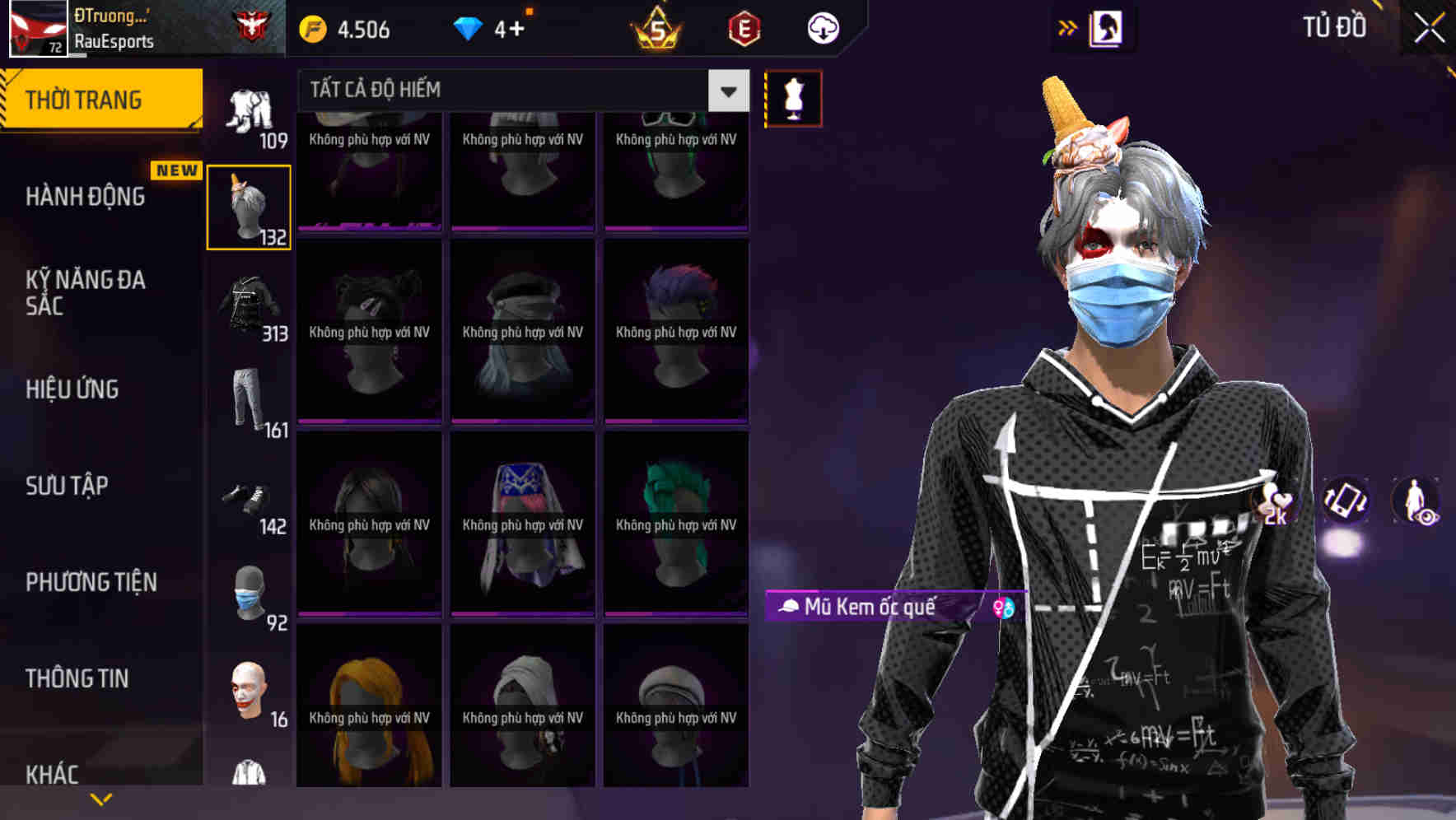
Task: Click the mannequin preview icon beside rarity filter
Action: (x=793, y=97)
